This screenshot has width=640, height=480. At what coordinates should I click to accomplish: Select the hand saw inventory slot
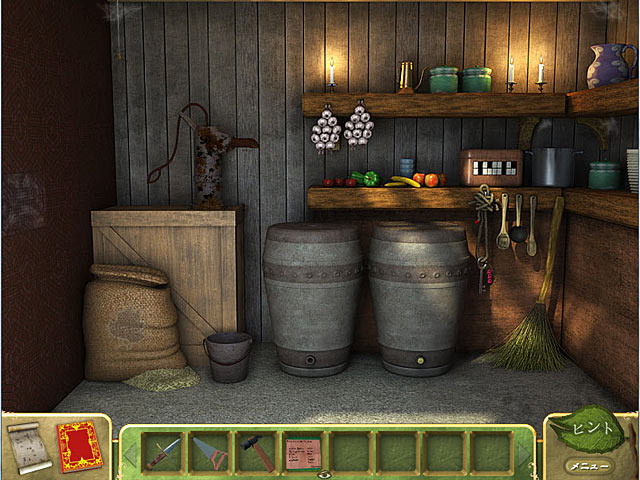pyautogui.click(x=209, y=452)
